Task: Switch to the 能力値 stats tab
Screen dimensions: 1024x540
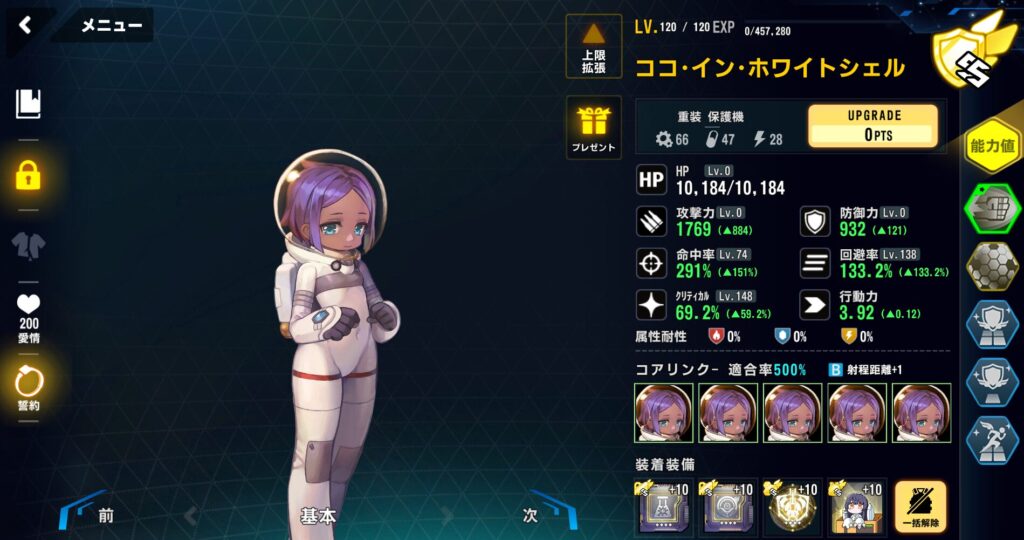Action: [x=991, y=147]
